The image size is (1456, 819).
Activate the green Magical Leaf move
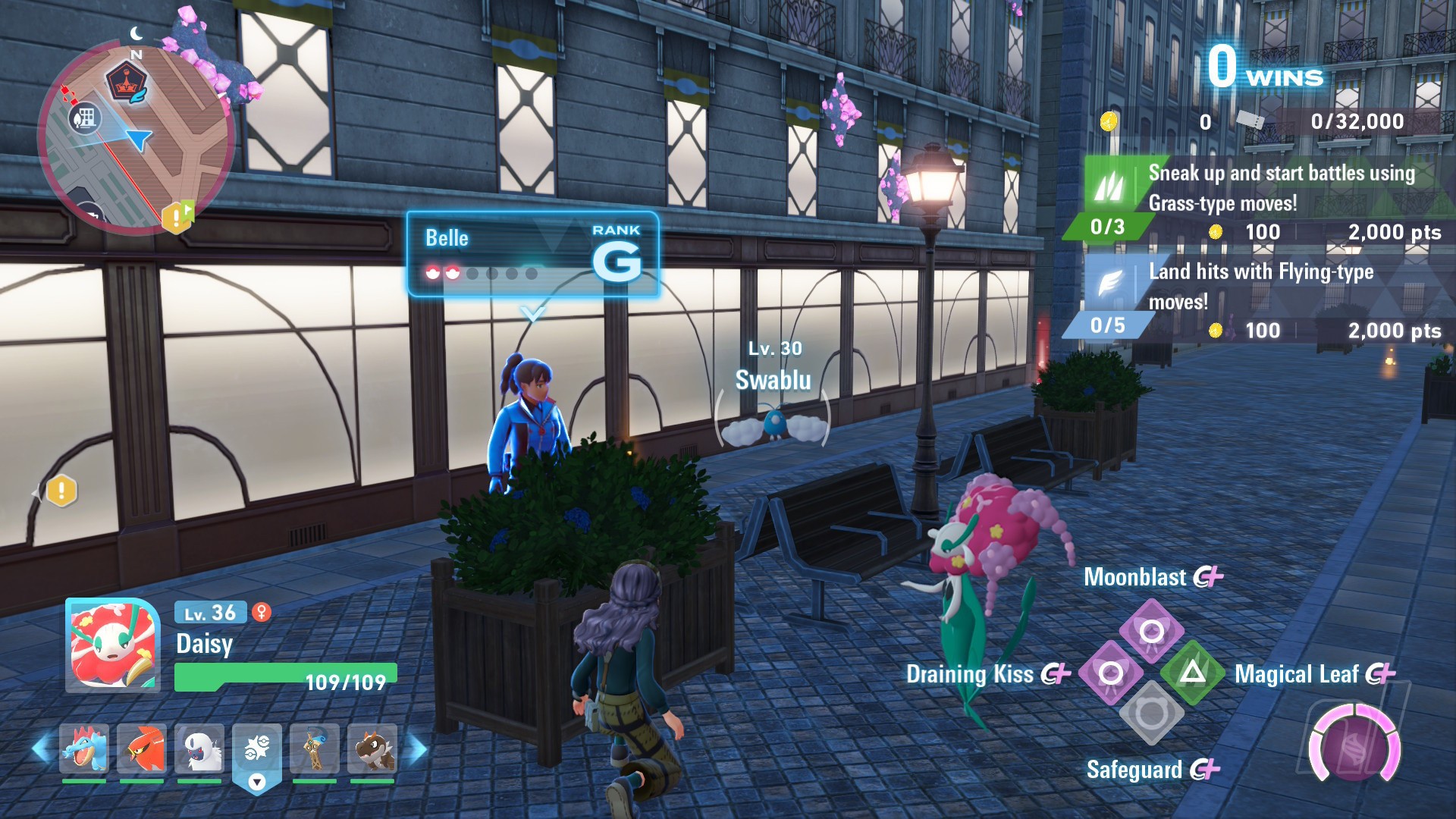(1193, 673)
